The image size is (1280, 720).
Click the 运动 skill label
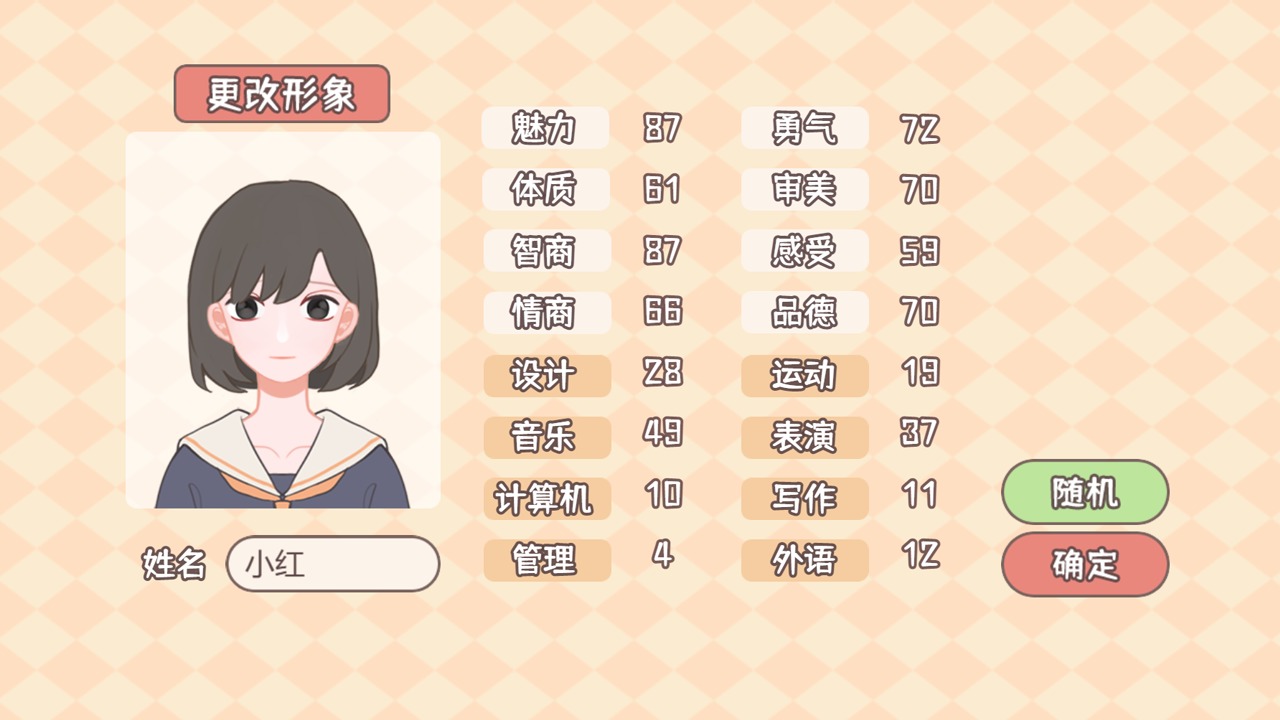click(804, 375)
